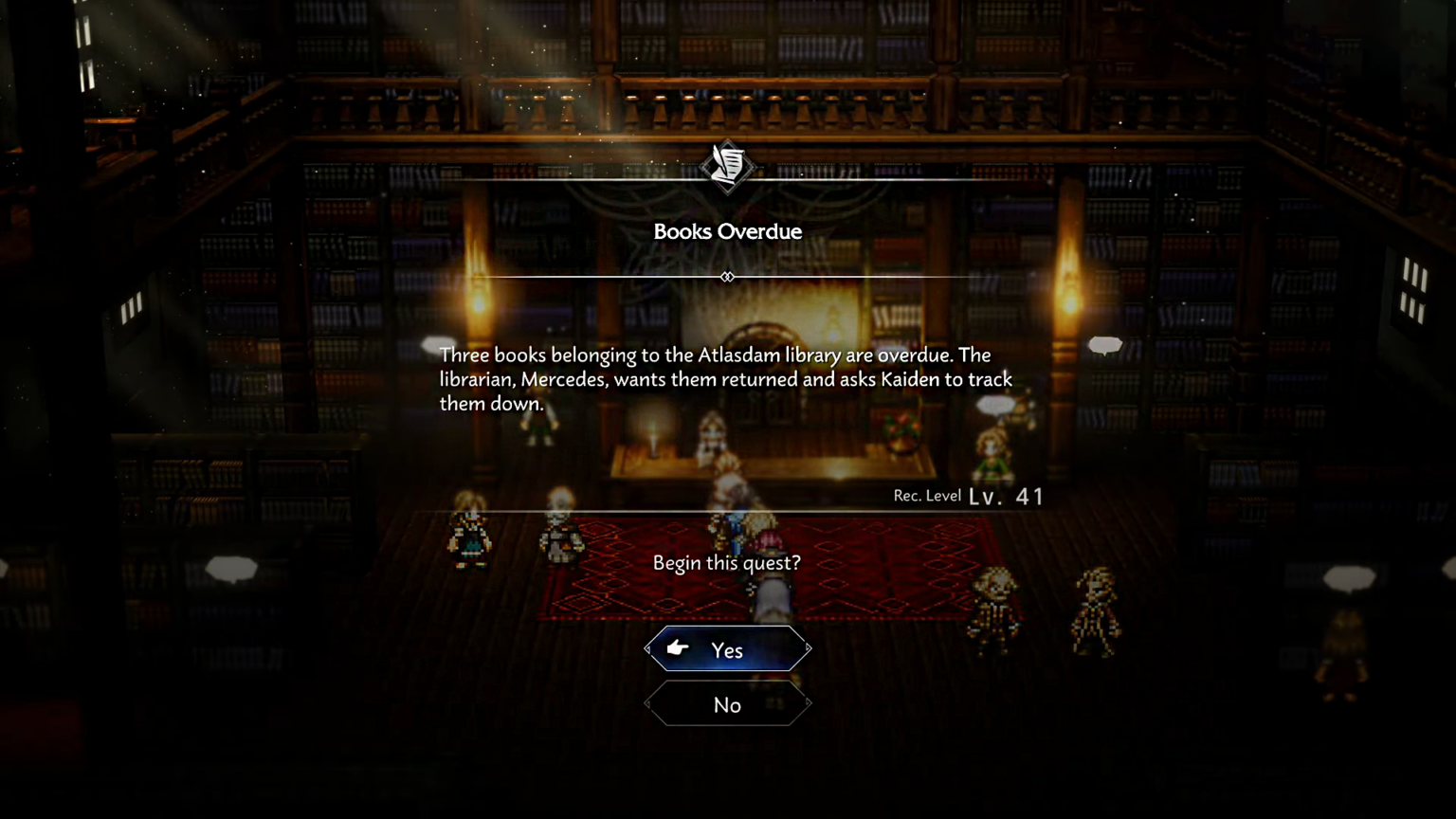
Task: Switch selection to the No option
Action: (727, 704)
